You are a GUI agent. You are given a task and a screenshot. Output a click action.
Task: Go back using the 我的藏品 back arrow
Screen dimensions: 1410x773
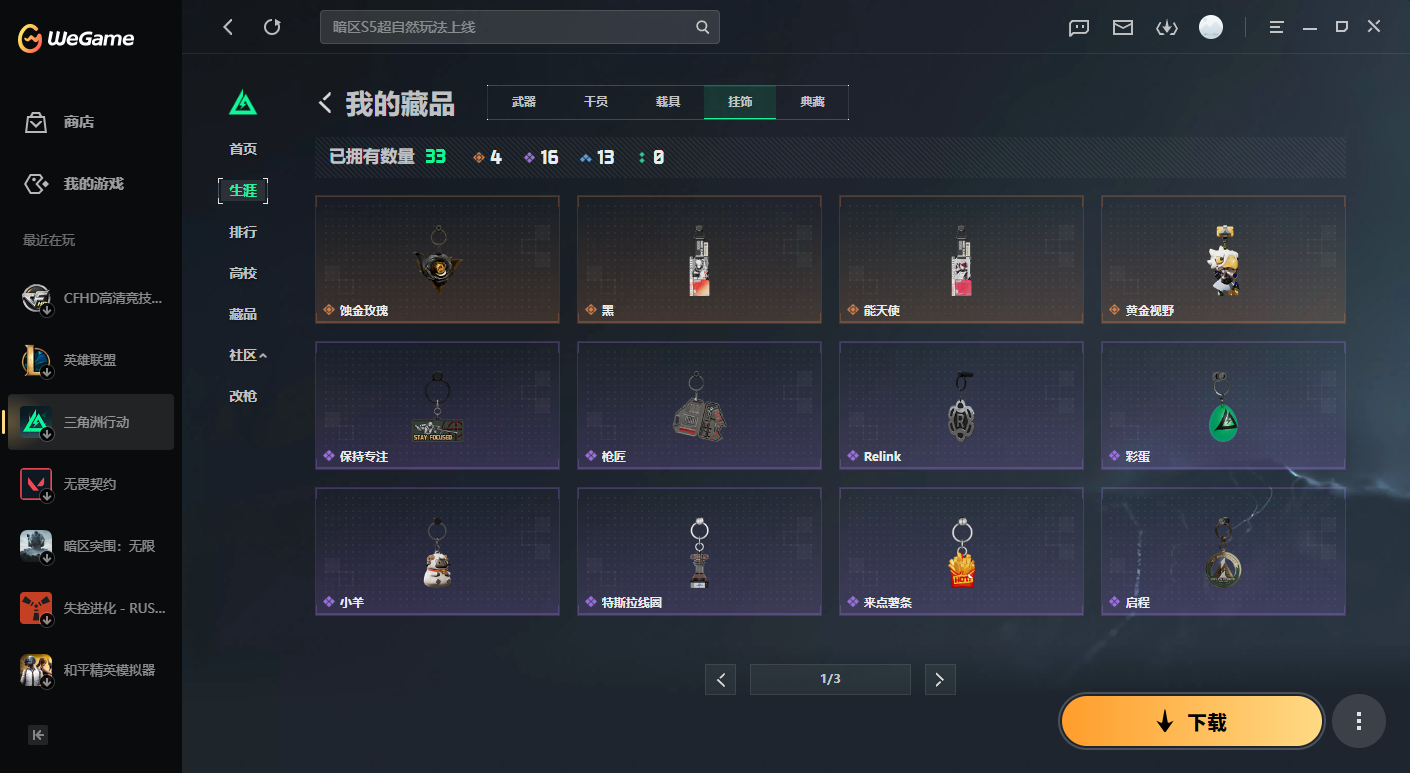coord(323,102)
